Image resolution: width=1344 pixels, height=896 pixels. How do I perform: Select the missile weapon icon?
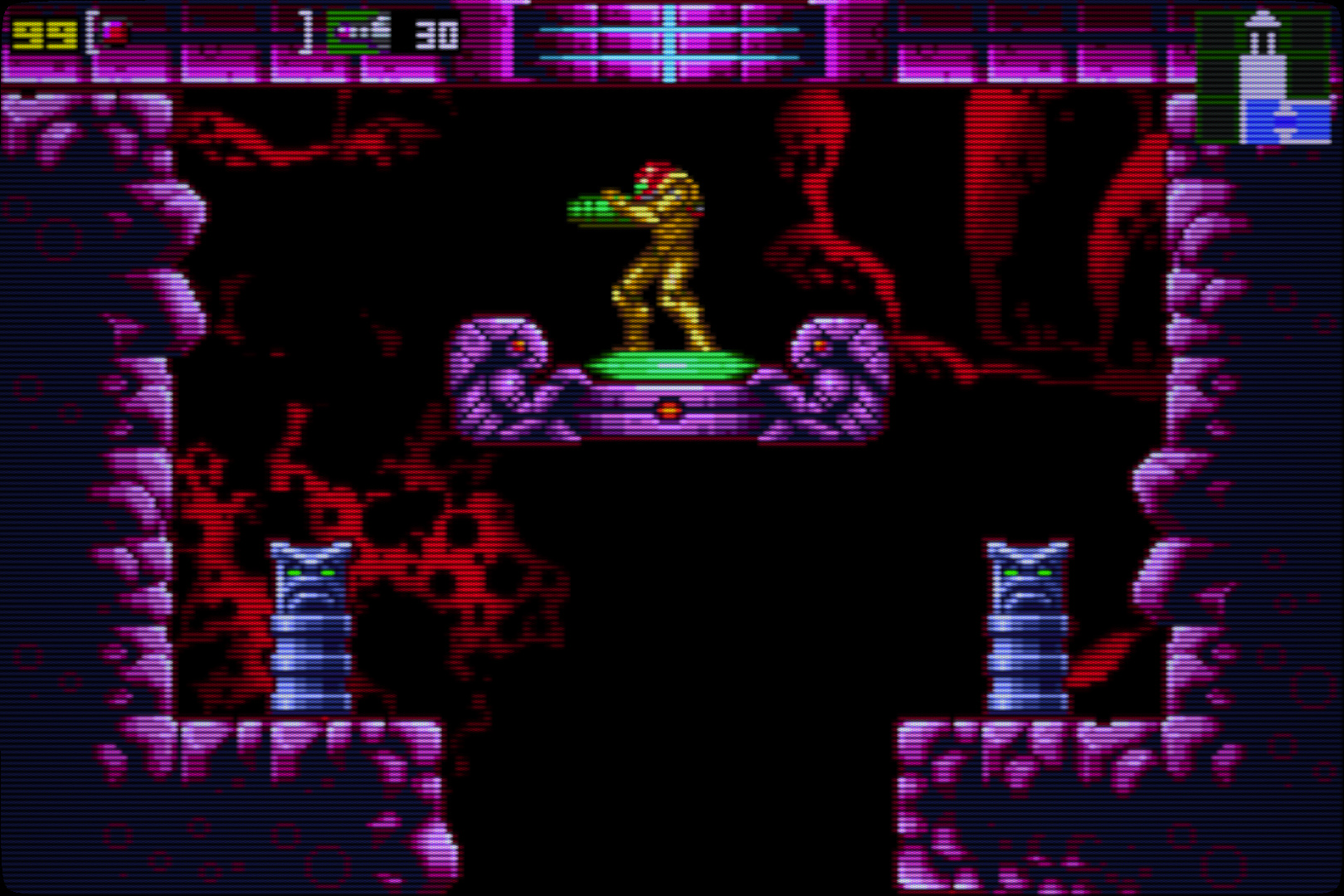(358, 33)
